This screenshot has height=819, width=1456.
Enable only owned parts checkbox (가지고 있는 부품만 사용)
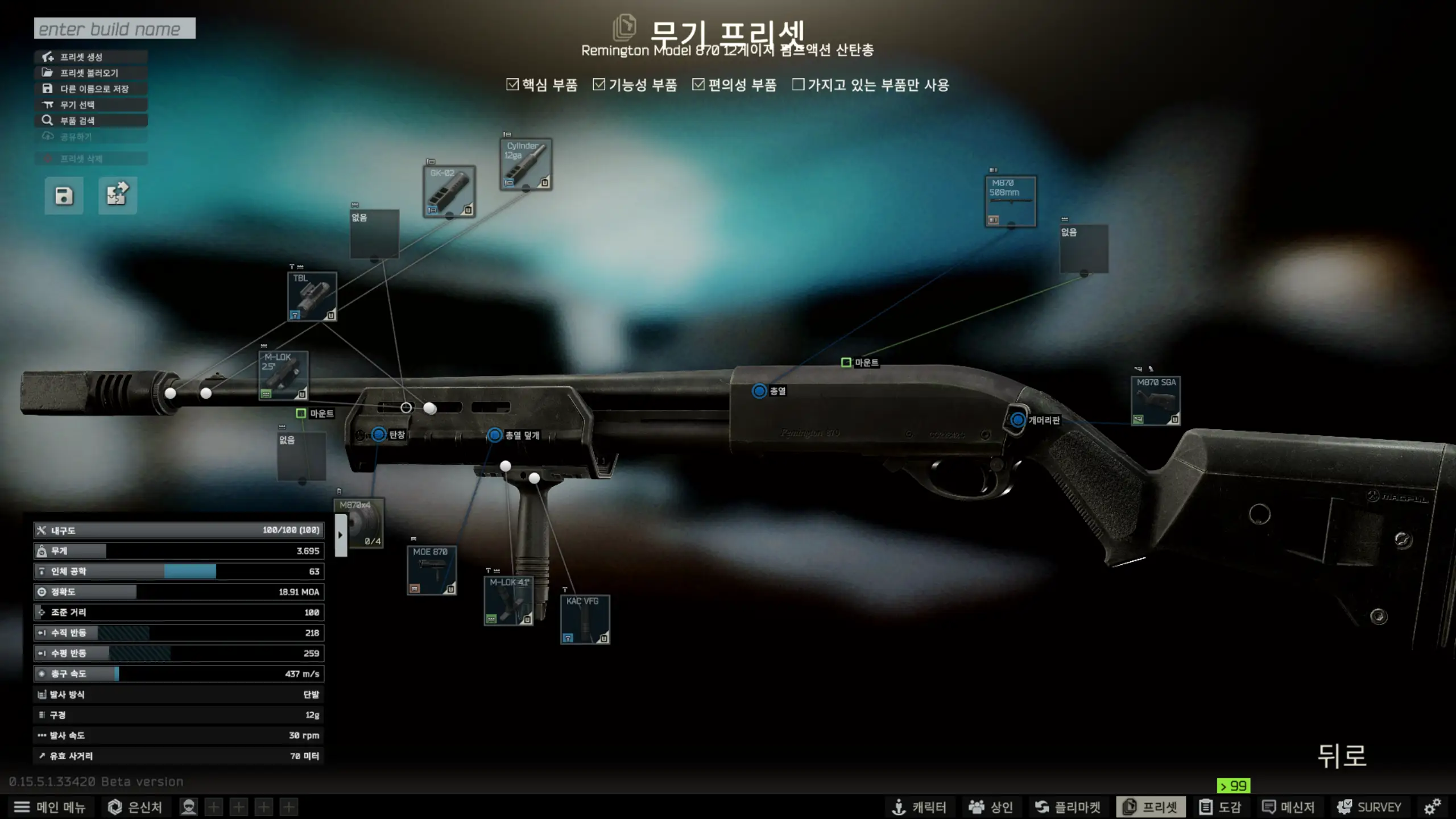pyautogui.click(x=799, y=85)
